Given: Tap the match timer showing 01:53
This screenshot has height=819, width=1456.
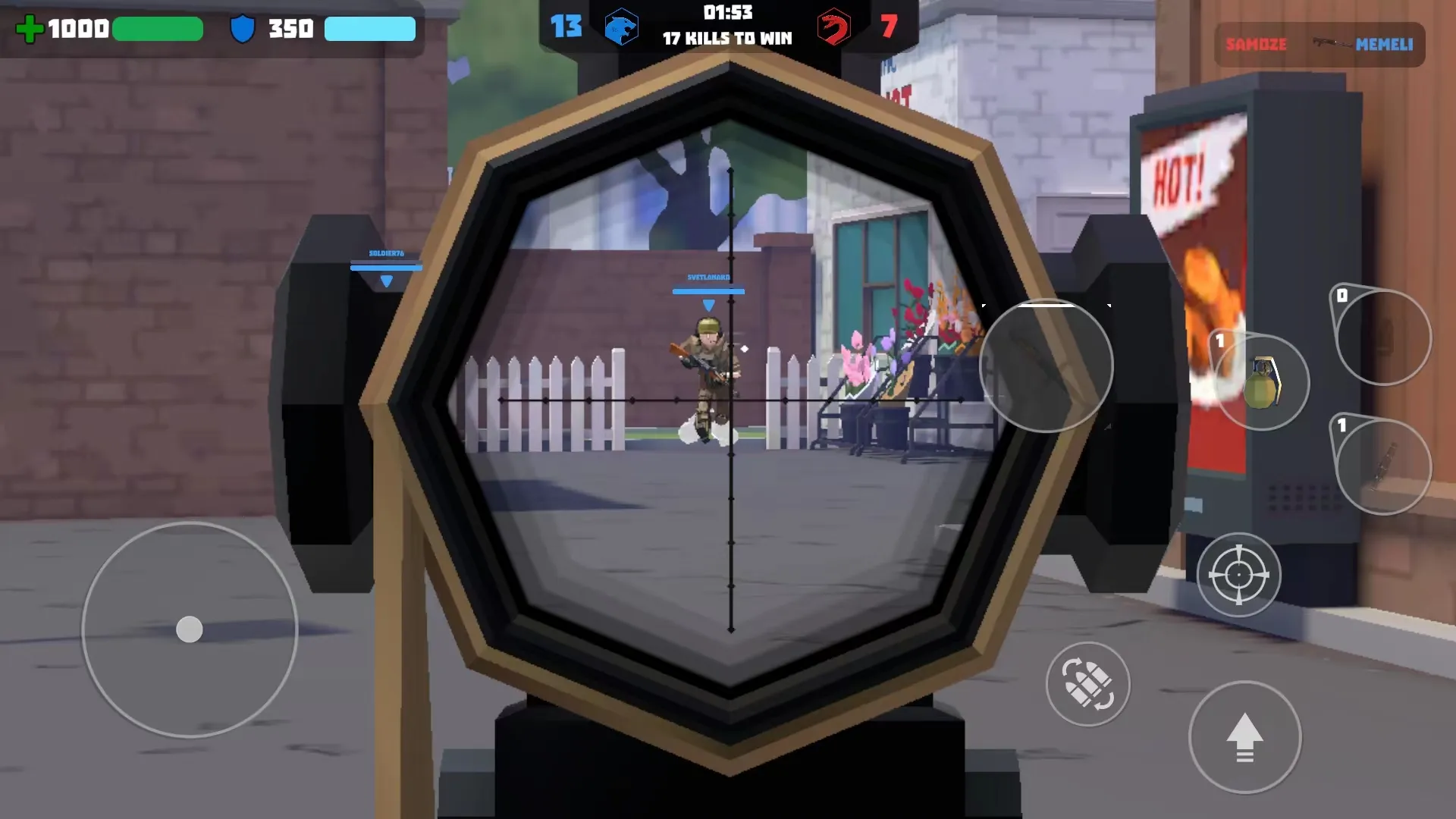Looking at the screenshot, I should point(728,13).
